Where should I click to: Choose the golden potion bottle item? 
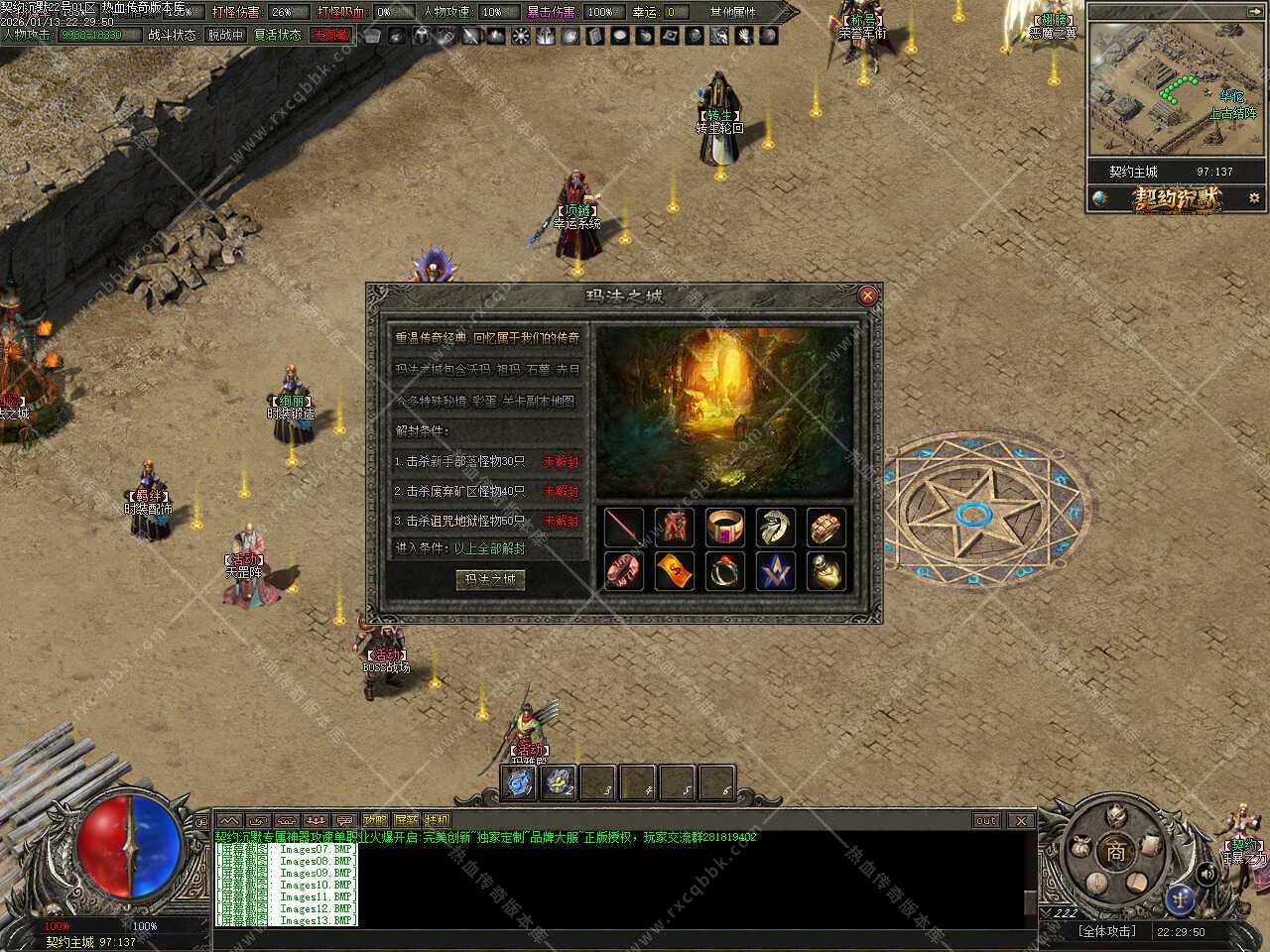coord(826,571)
